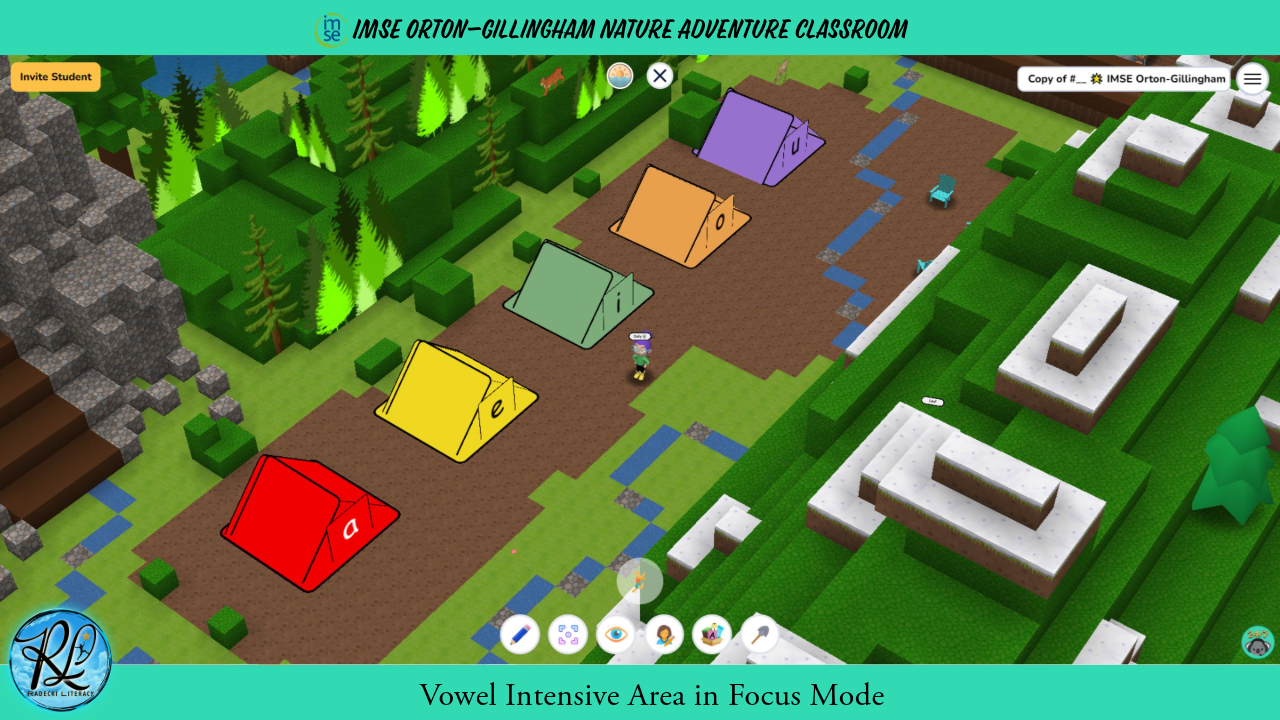This screenshot has height=720, width=1280.
Task: Expand options from the top-right menu button
Action: point(1252,78)
